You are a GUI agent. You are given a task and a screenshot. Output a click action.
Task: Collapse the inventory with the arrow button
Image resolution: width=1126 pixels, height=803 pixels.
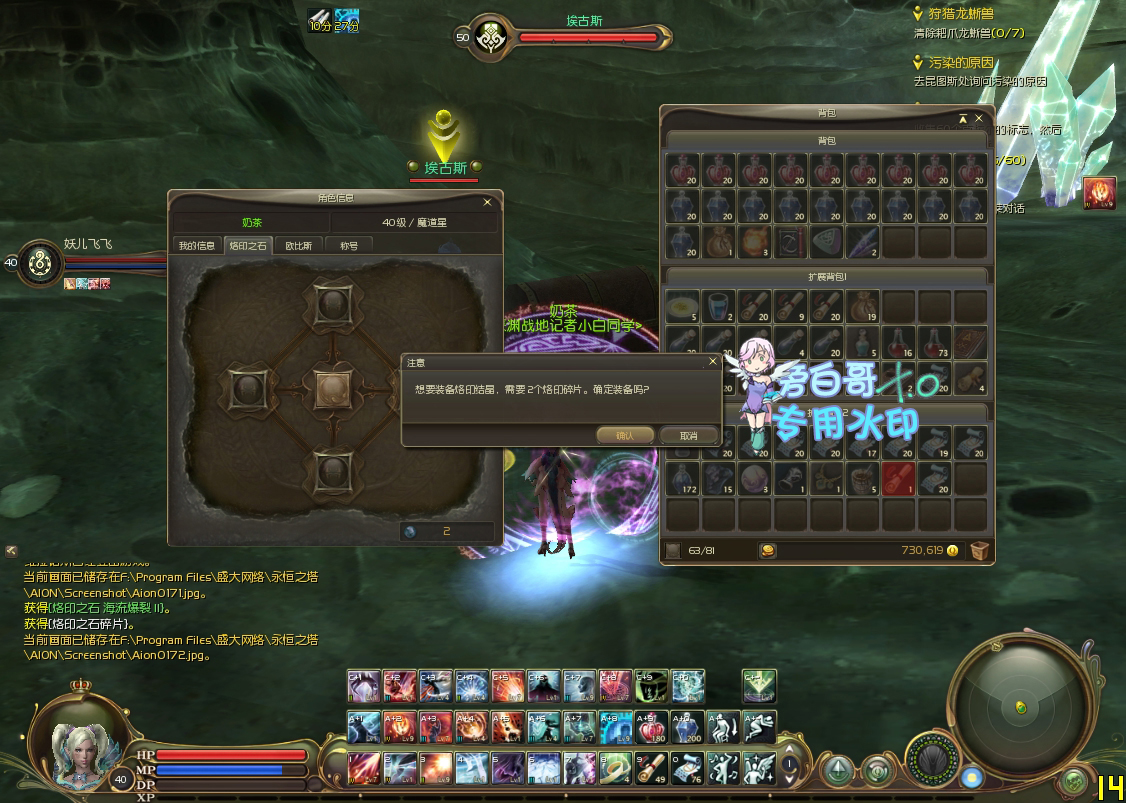tap(963, 118)
